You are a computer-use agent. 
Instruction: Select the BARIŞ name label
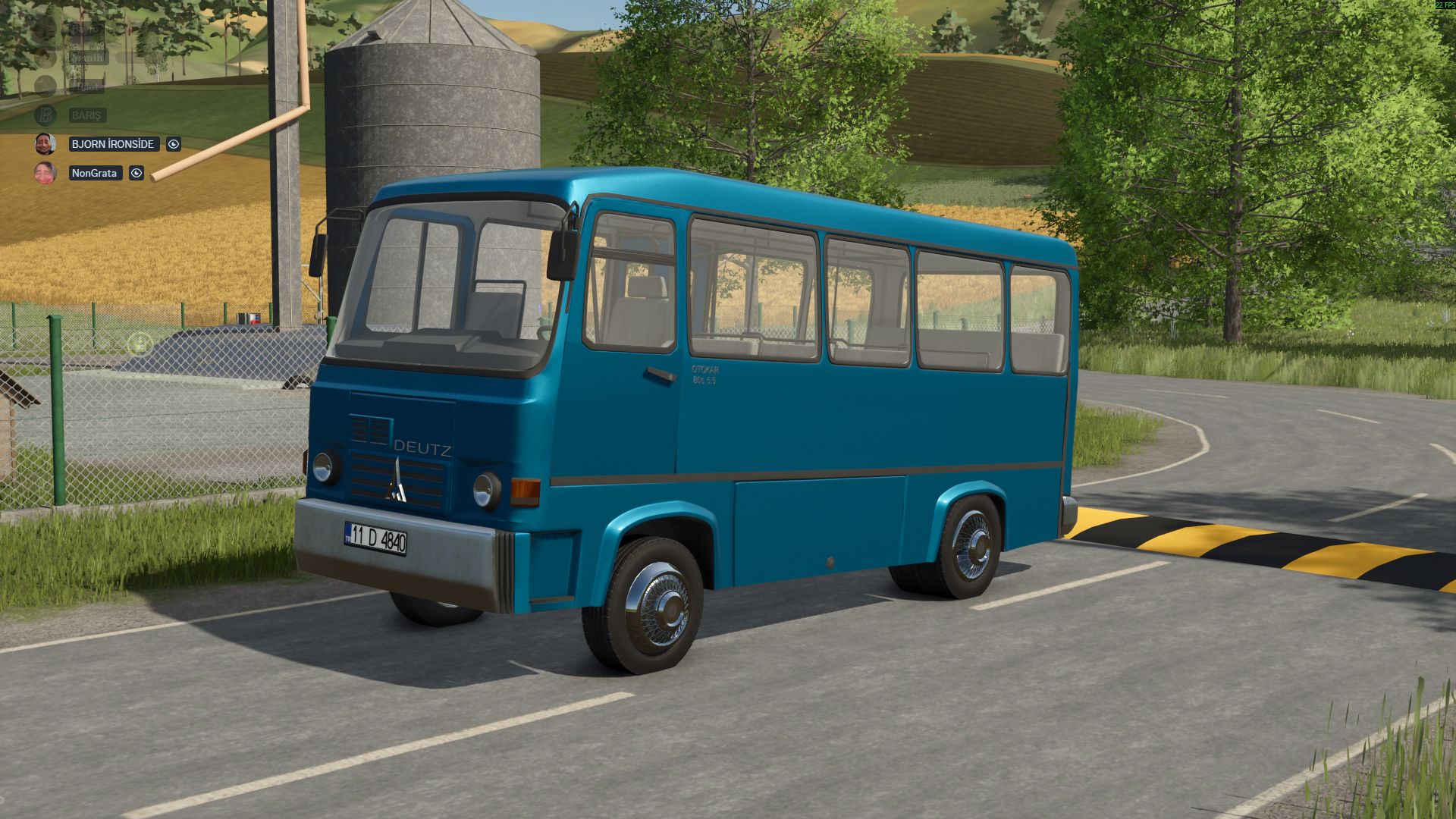tap(88, 115)
